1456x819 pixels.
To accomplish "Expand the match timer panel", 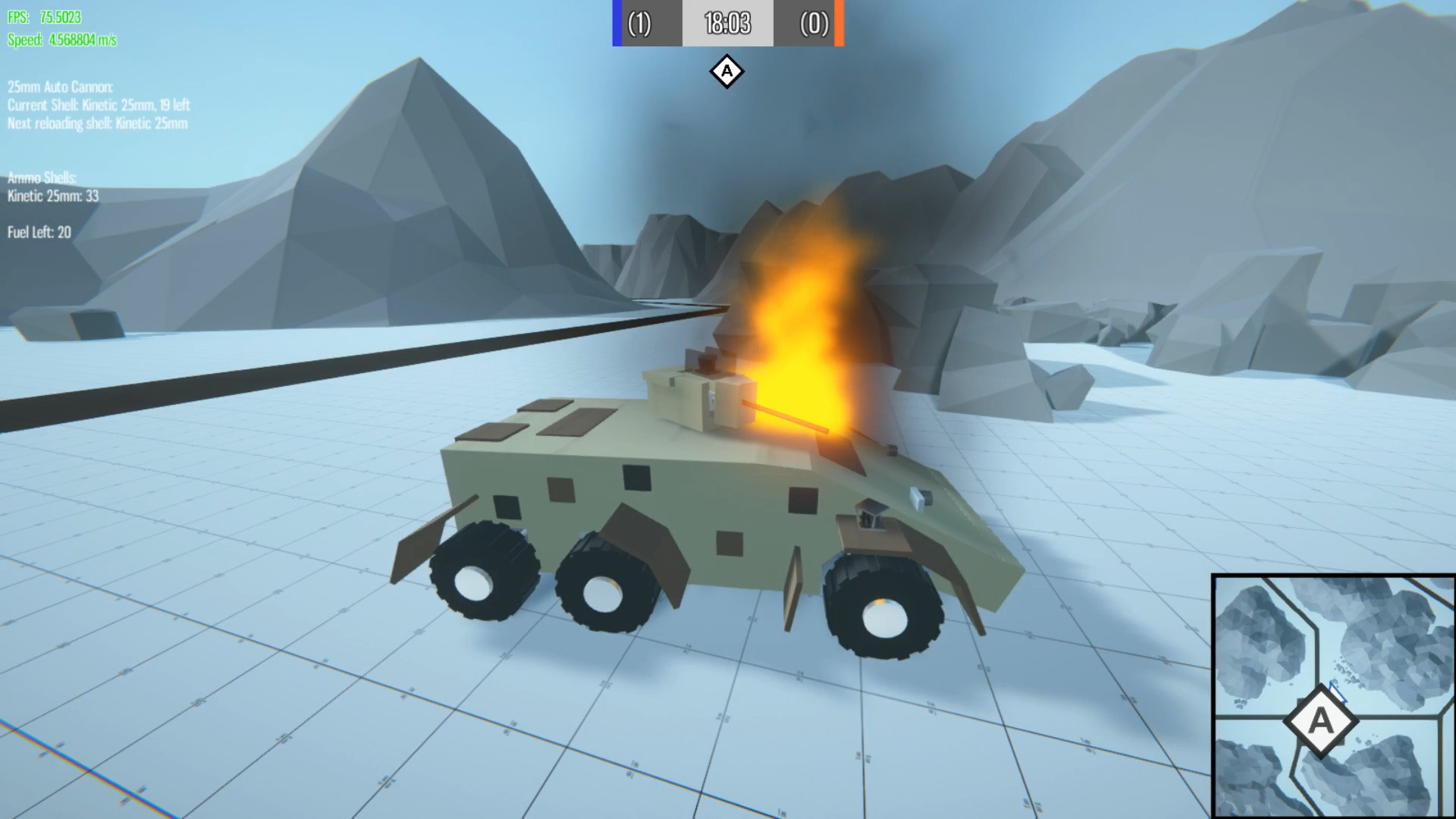I will point(726,24).
